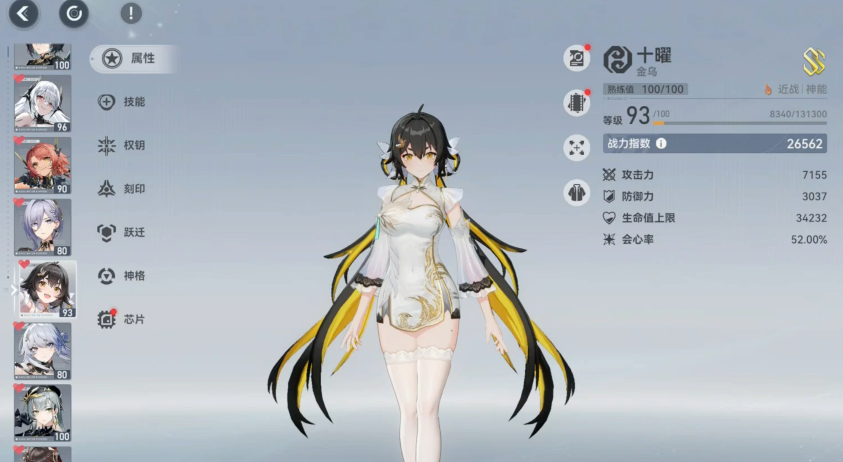Viewport: 843px width, 462px height.
Task: Activate the four-arrow fullscreen view icon
Action: point(577,147)
